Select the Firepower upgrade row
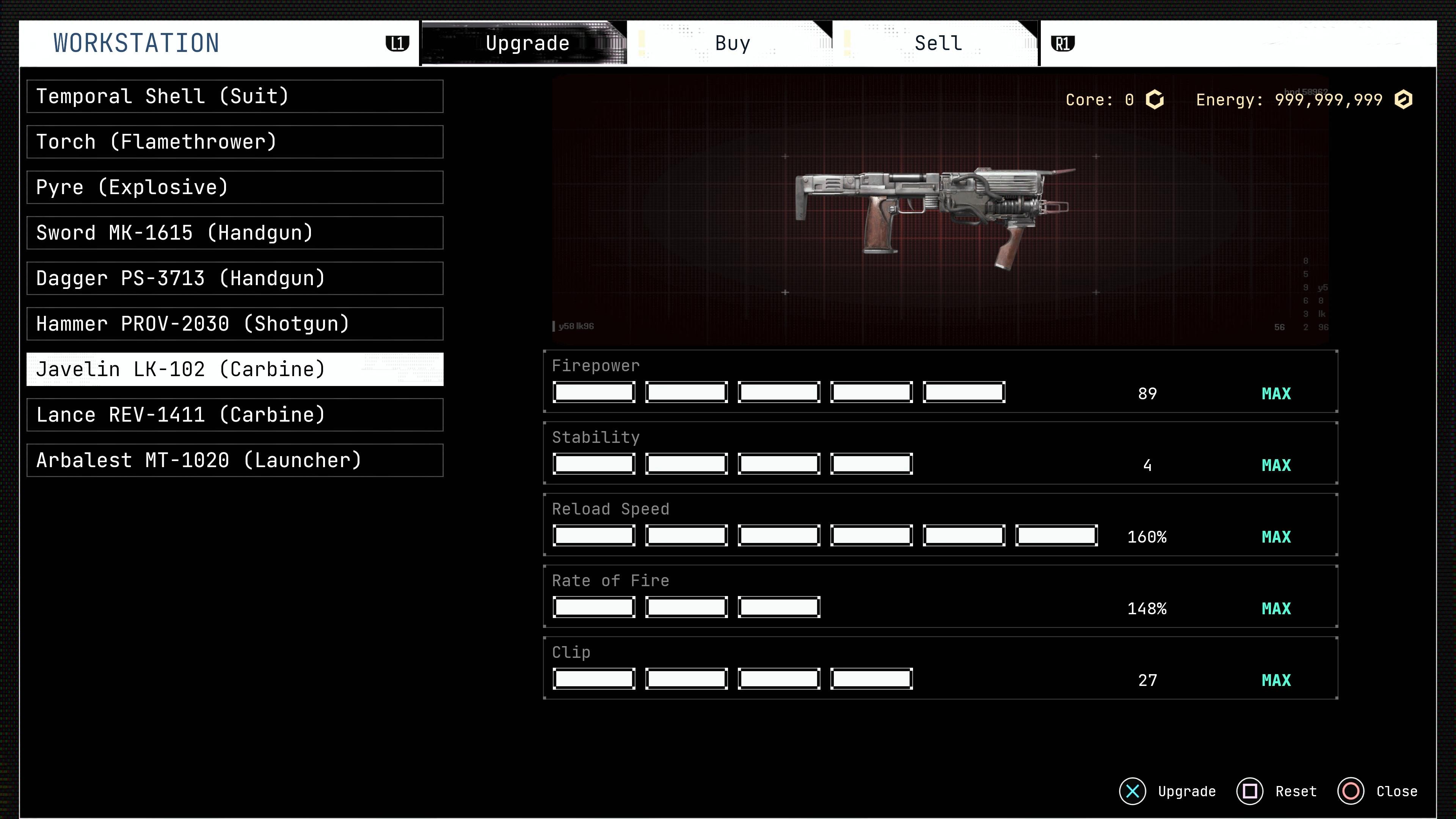 pos(940,381)
